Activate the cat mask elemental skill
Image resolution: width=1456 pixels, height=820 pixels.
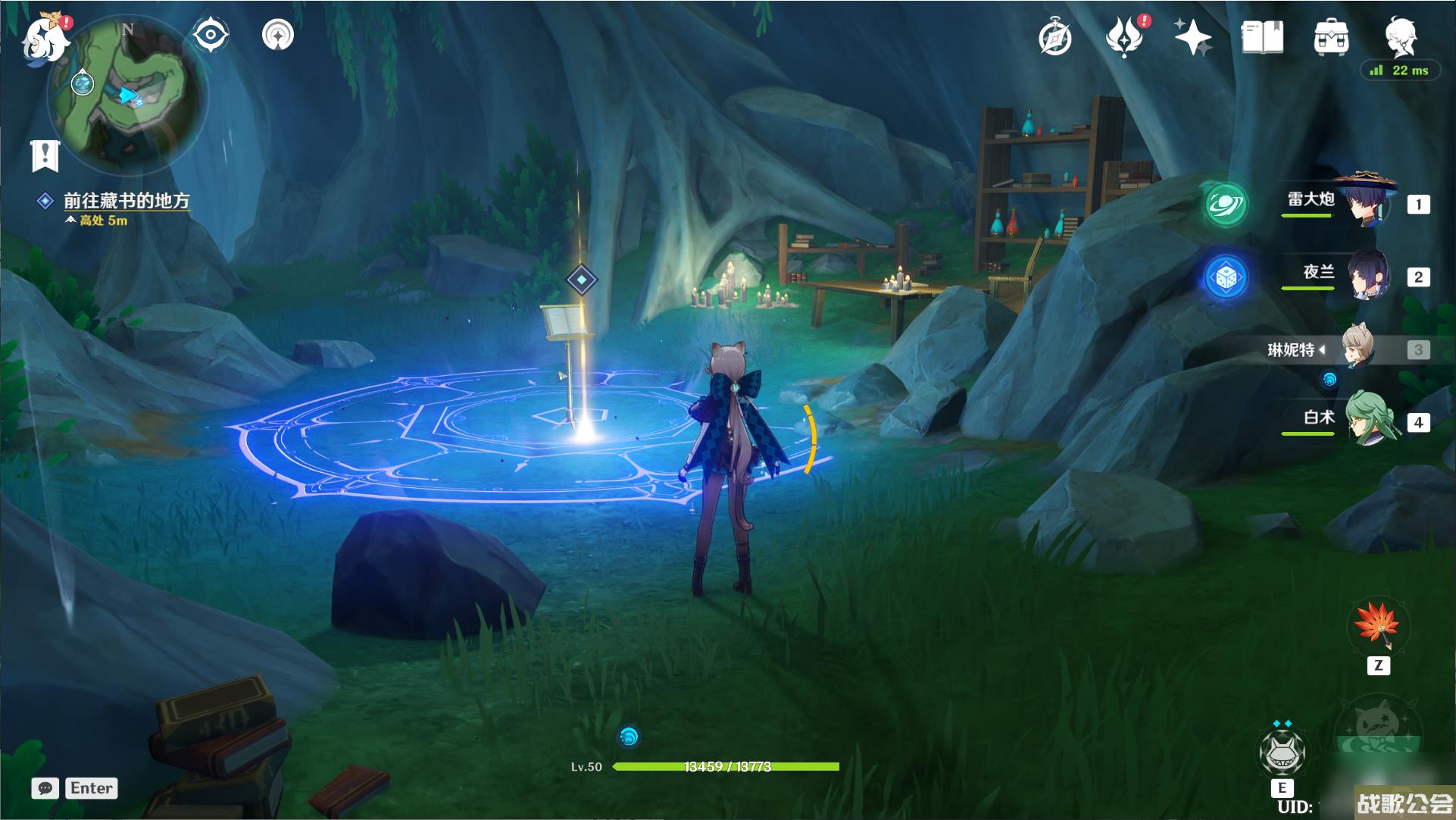[x=1282, y=751]
